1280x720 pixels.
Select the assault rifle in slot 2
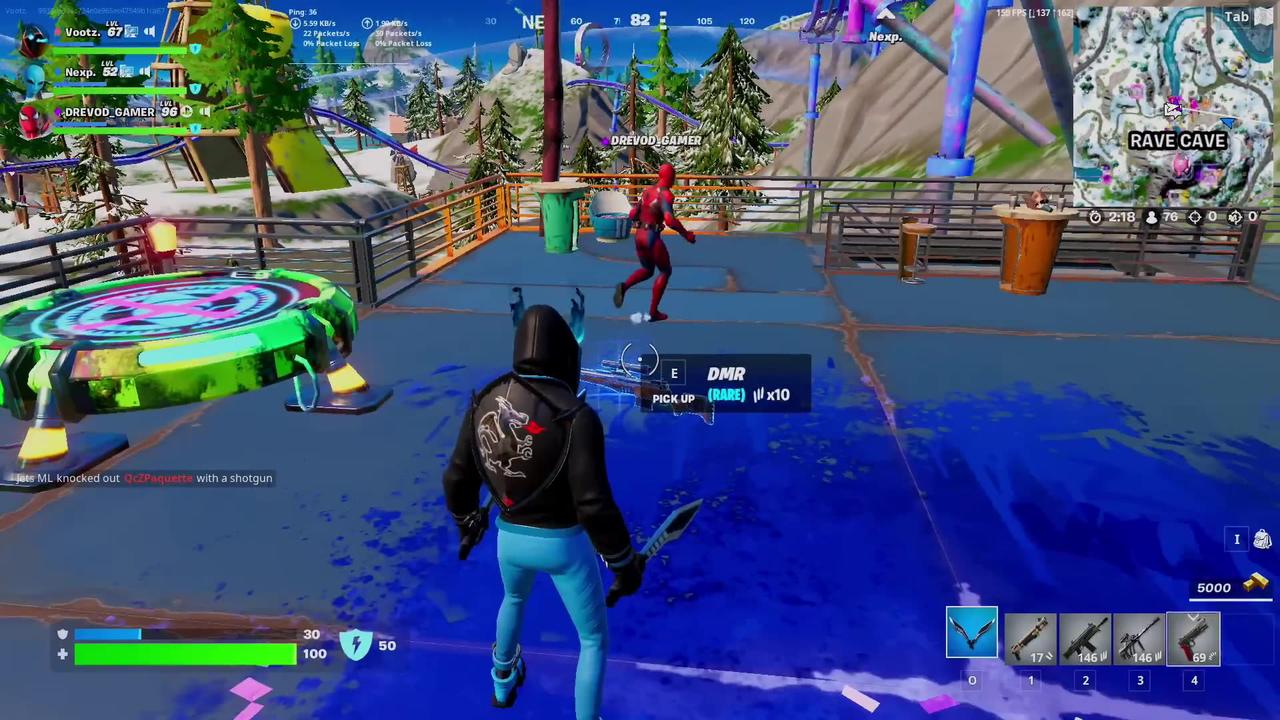point(1085,638)
